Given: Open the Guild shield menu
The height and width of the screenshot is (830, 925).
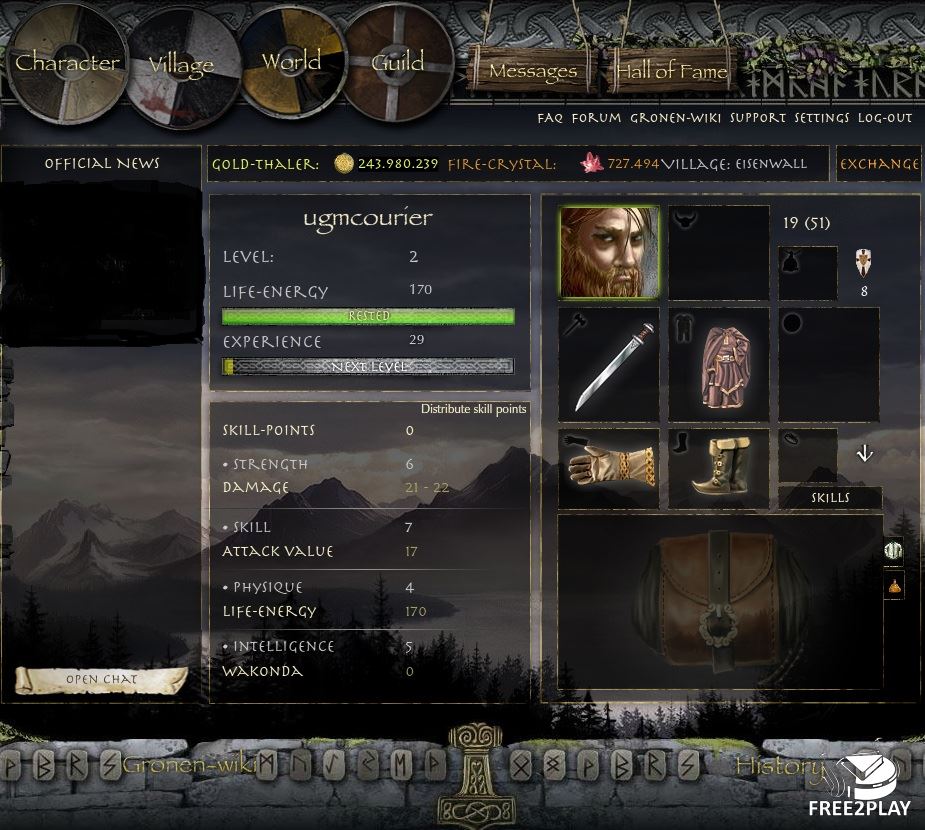Looking at the screenshot, I should [398, 62].
